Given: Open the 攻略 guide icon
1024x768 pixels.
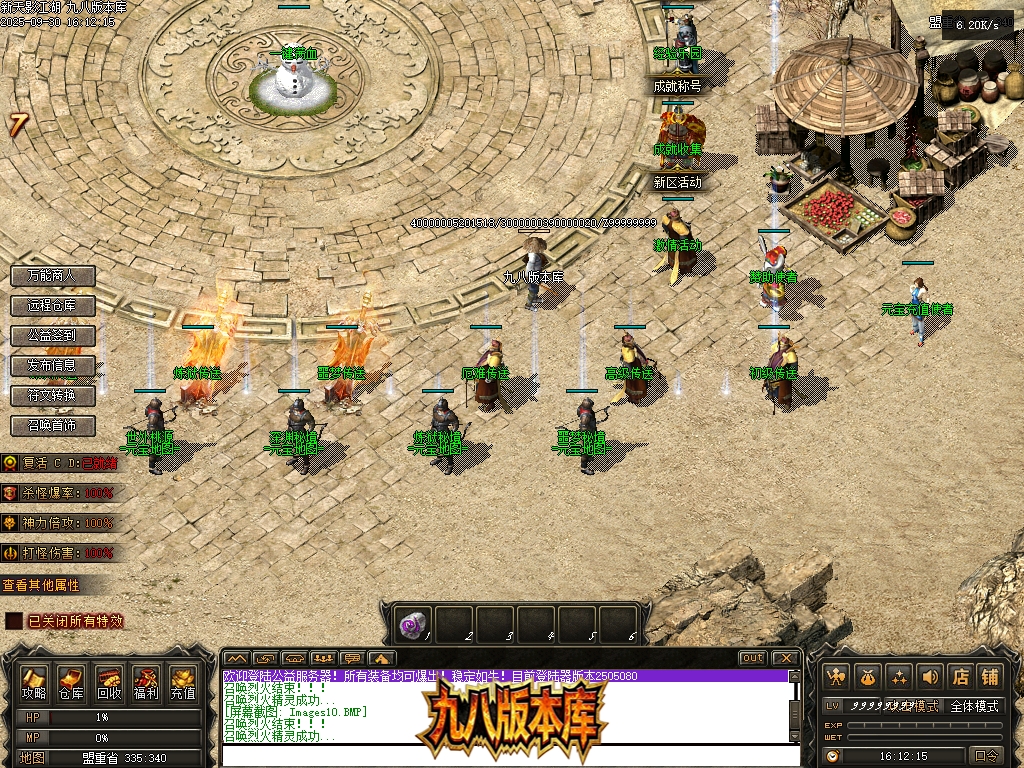Looking at the screenshot, I should coord(34,682).
